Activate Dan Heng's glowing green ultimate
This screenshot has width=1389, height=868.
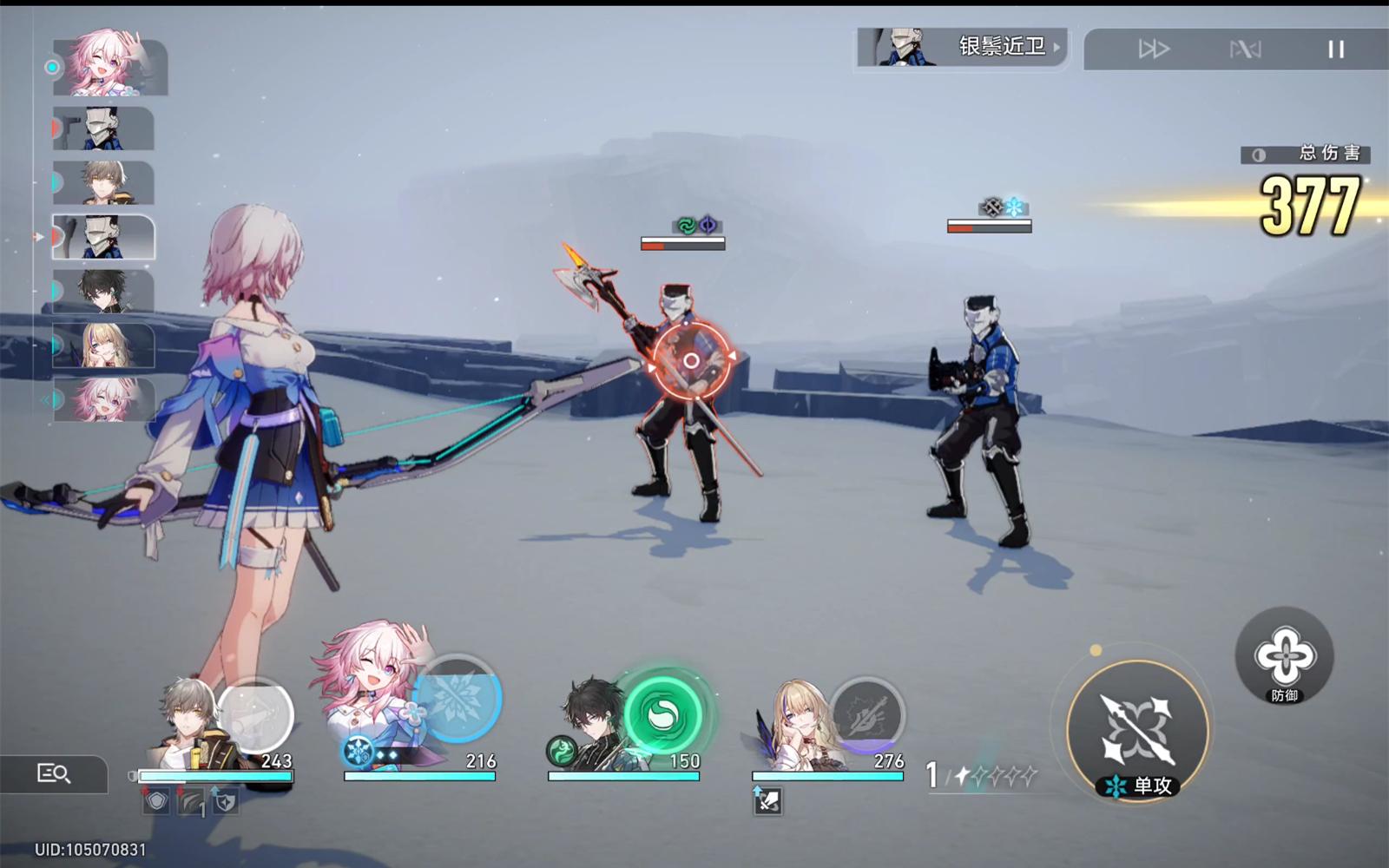[664, 715]
